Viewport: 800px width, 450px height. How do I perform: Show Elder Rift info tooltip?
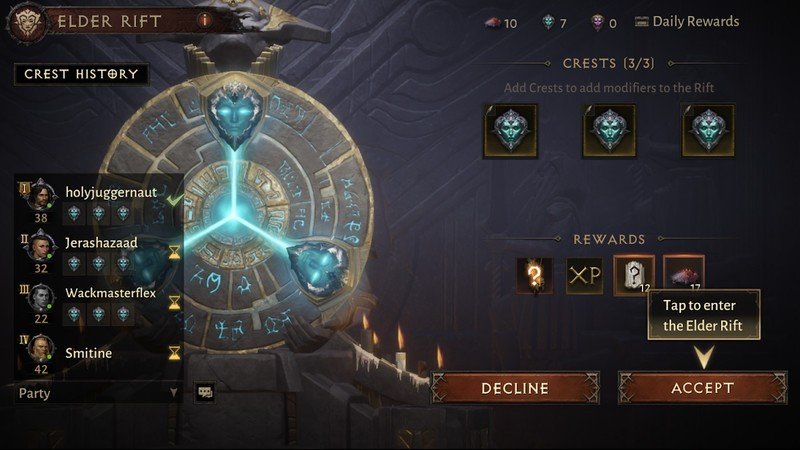pos(204,19)
